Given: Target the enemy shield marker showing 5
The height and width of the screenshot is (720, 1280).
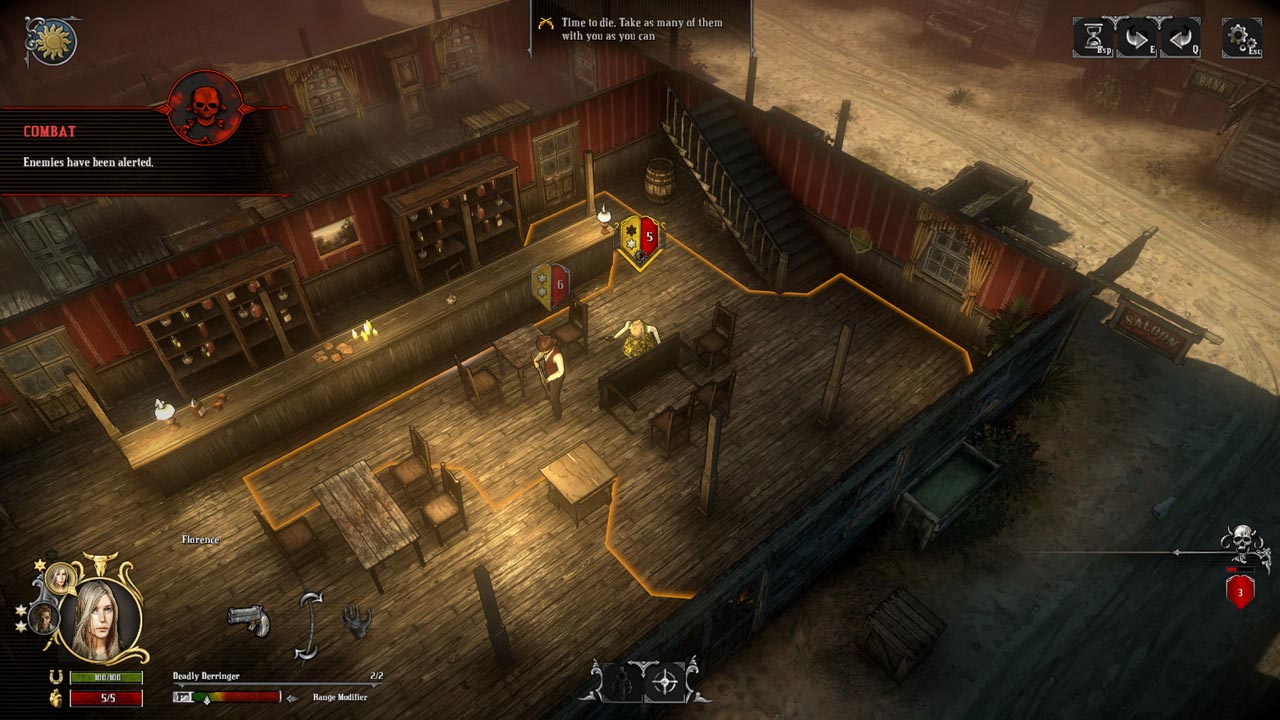Looking at the screenshot, I should (639, 240).
